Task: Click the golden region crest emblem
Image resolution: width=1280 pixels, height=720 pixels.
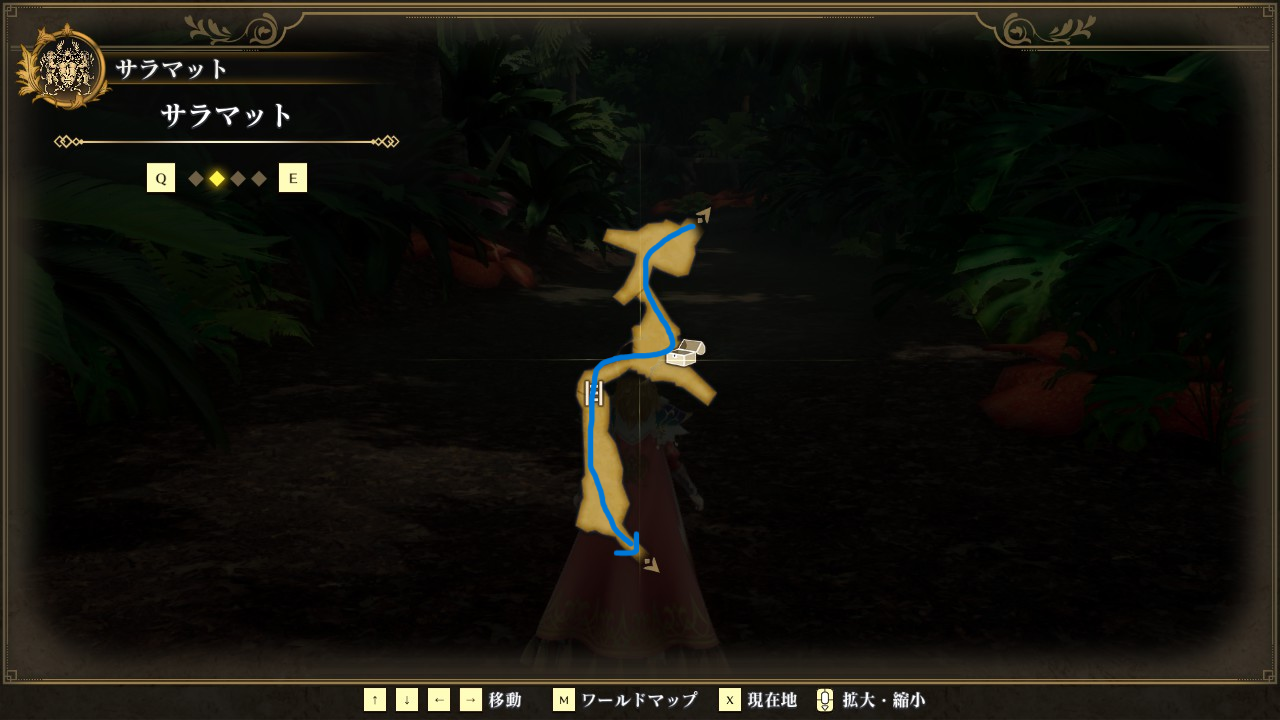Action: tap(64, 67)
